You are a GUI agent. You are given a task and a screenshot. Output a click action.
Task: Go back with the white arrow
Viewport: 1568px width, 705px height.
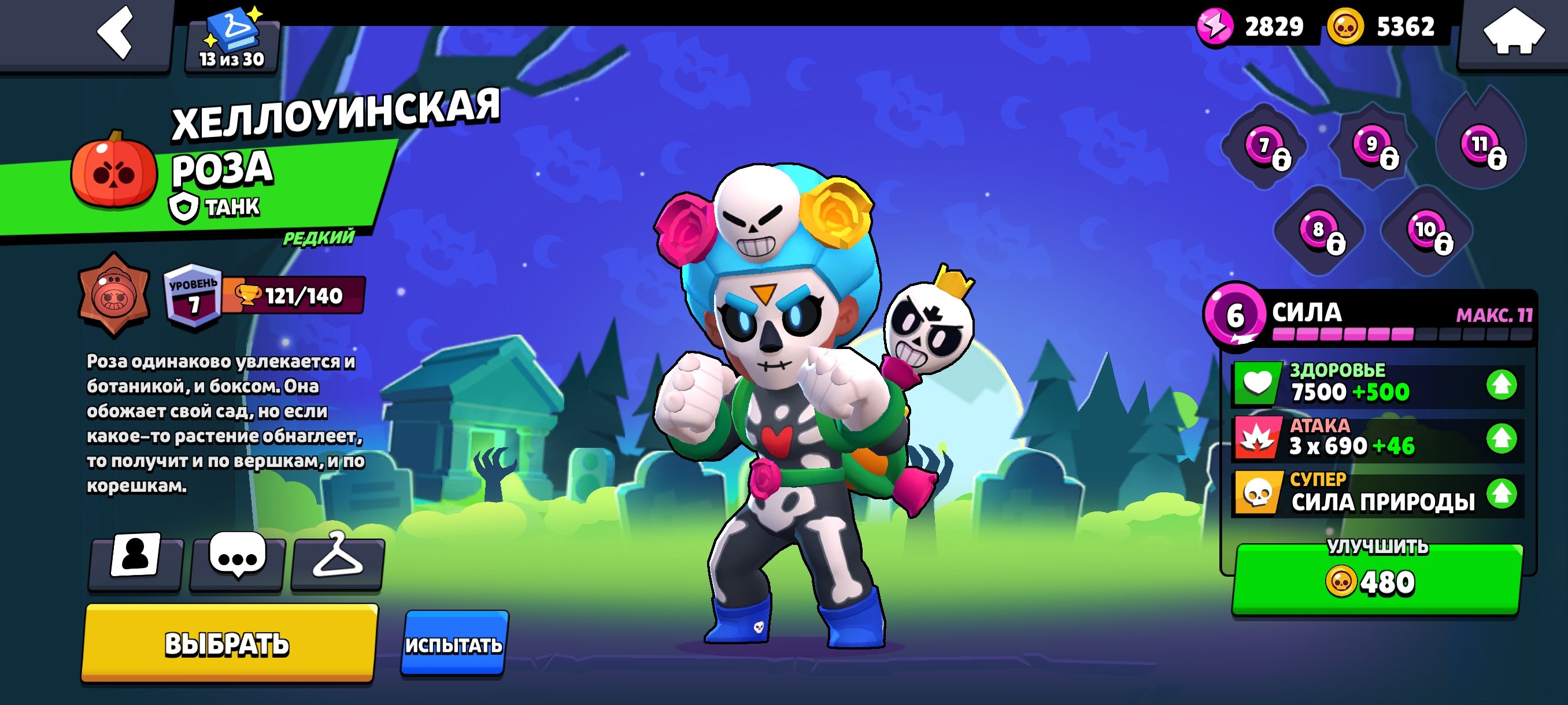116,34
